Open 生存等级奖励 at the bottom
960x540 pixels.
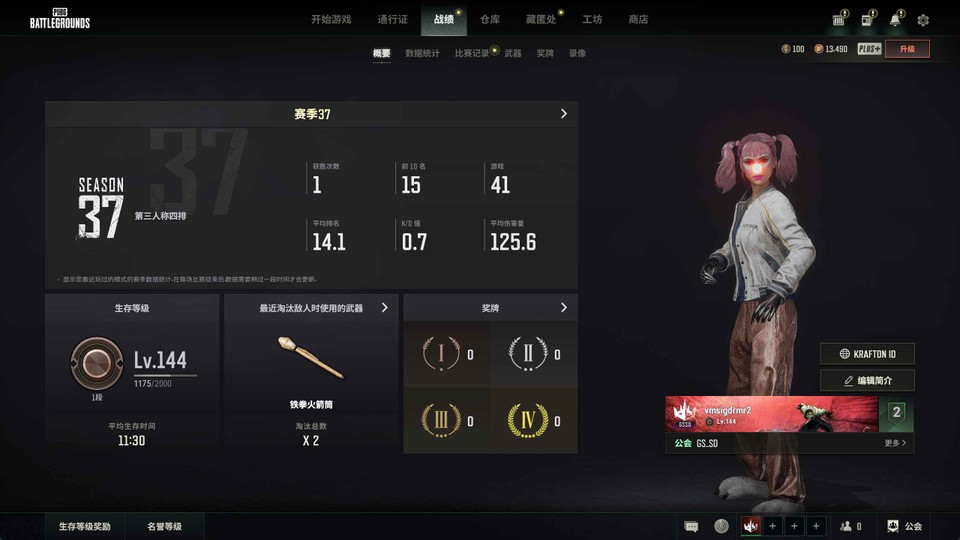[85, 526]
